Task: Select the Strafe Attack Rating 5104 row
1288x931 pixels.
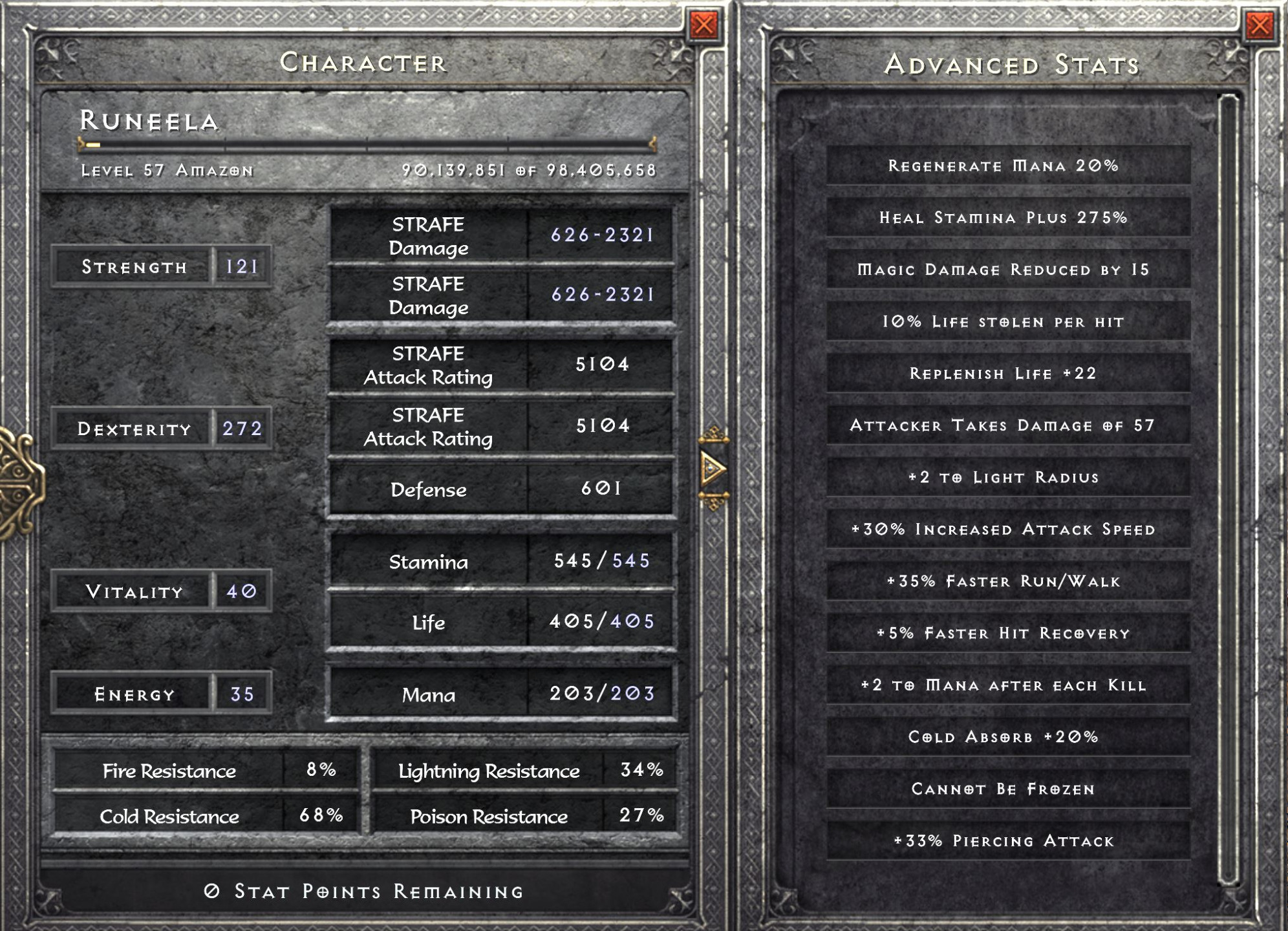Action: point(501,366)
